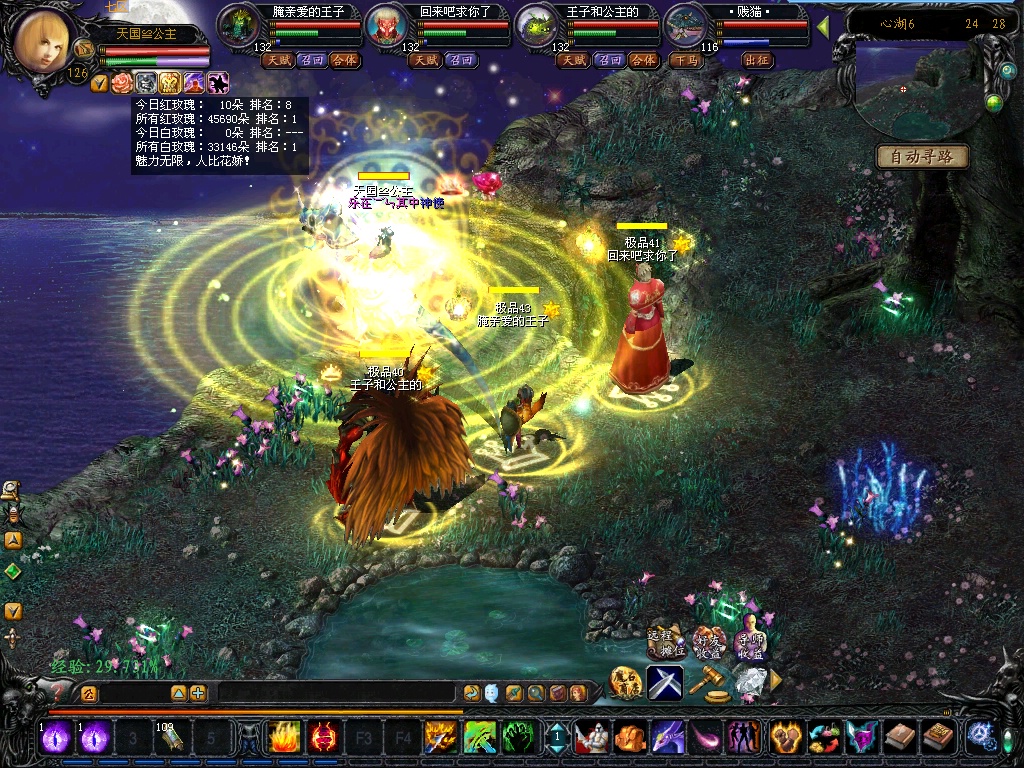Screen dimensions: 1024x768
Task: Click the red rose buff icon
Action: click(121, 83)
